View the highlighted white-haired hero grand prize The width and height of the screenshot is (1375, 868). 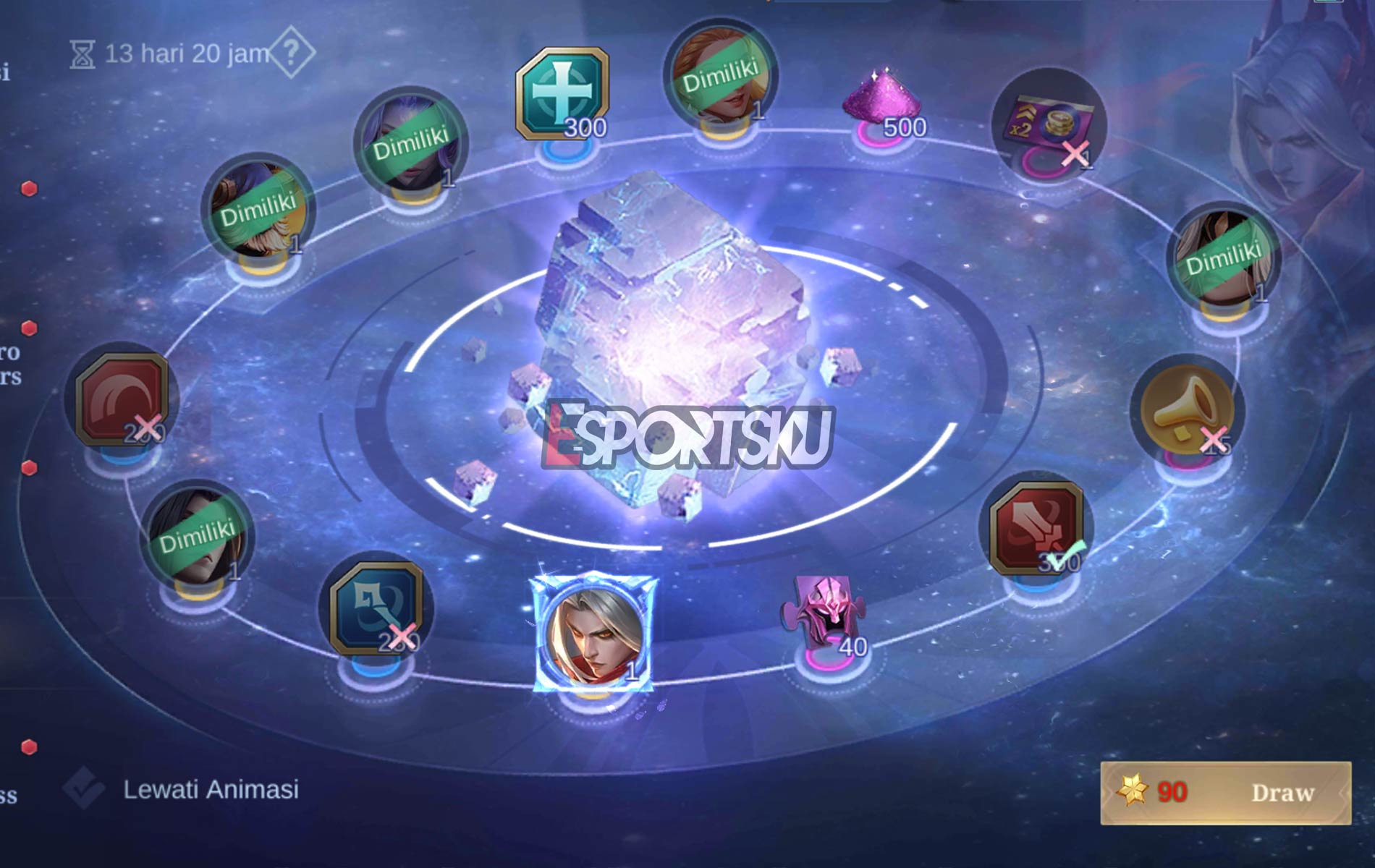click(x=595, y=631)
